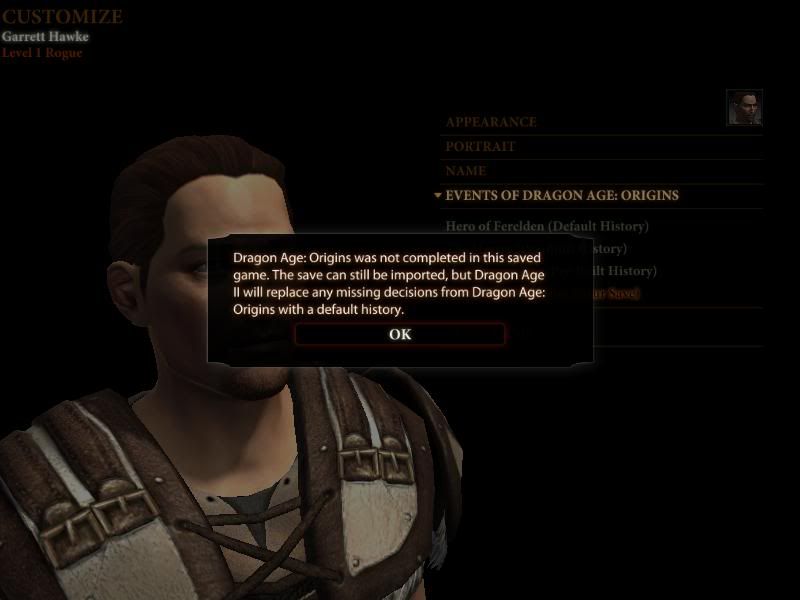Confirm the import warning with OK

tap(400, 334)
